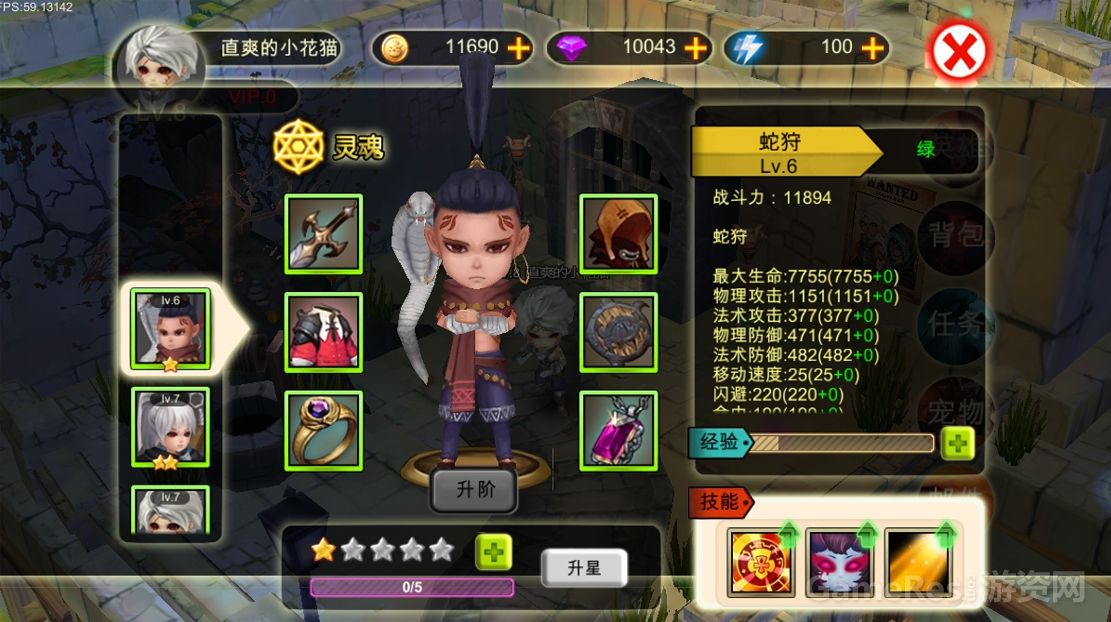The width and height of the screenshot is (1111, 622).
Task: Select the purple gem necklace slot
Action: coord(618,429)
